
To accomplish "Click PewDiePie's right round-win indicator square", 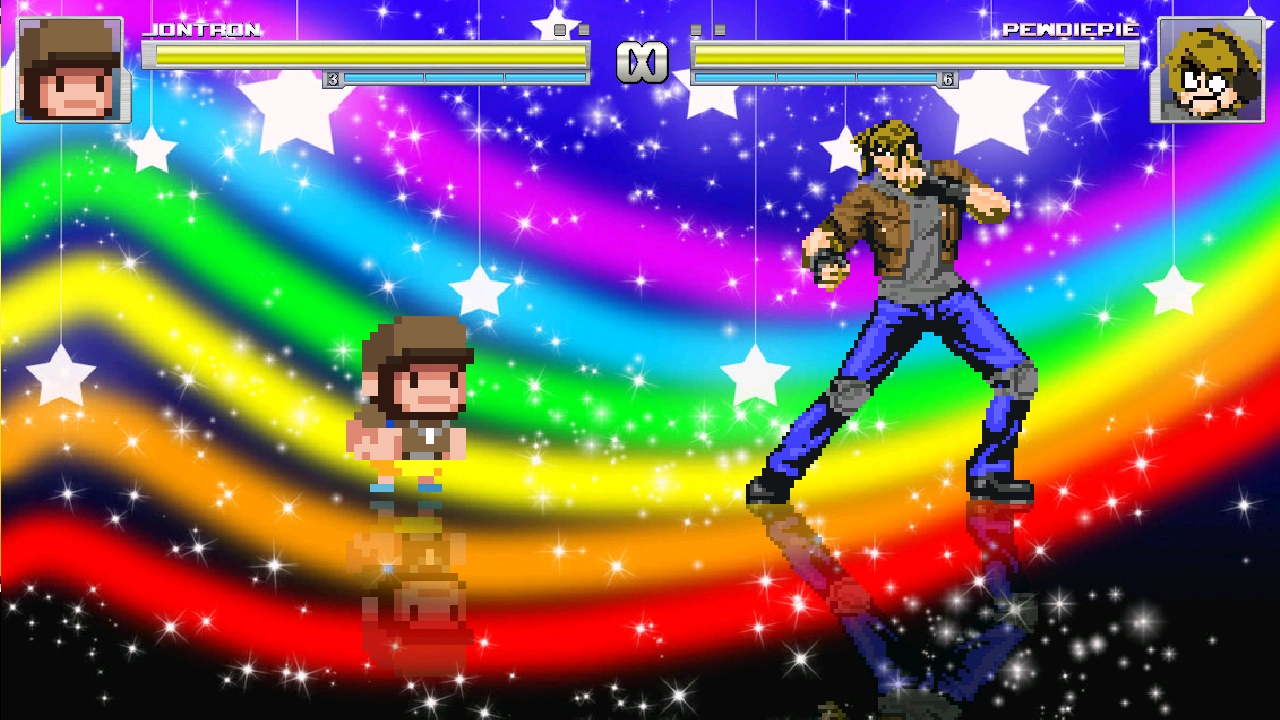I will point(719,29).
